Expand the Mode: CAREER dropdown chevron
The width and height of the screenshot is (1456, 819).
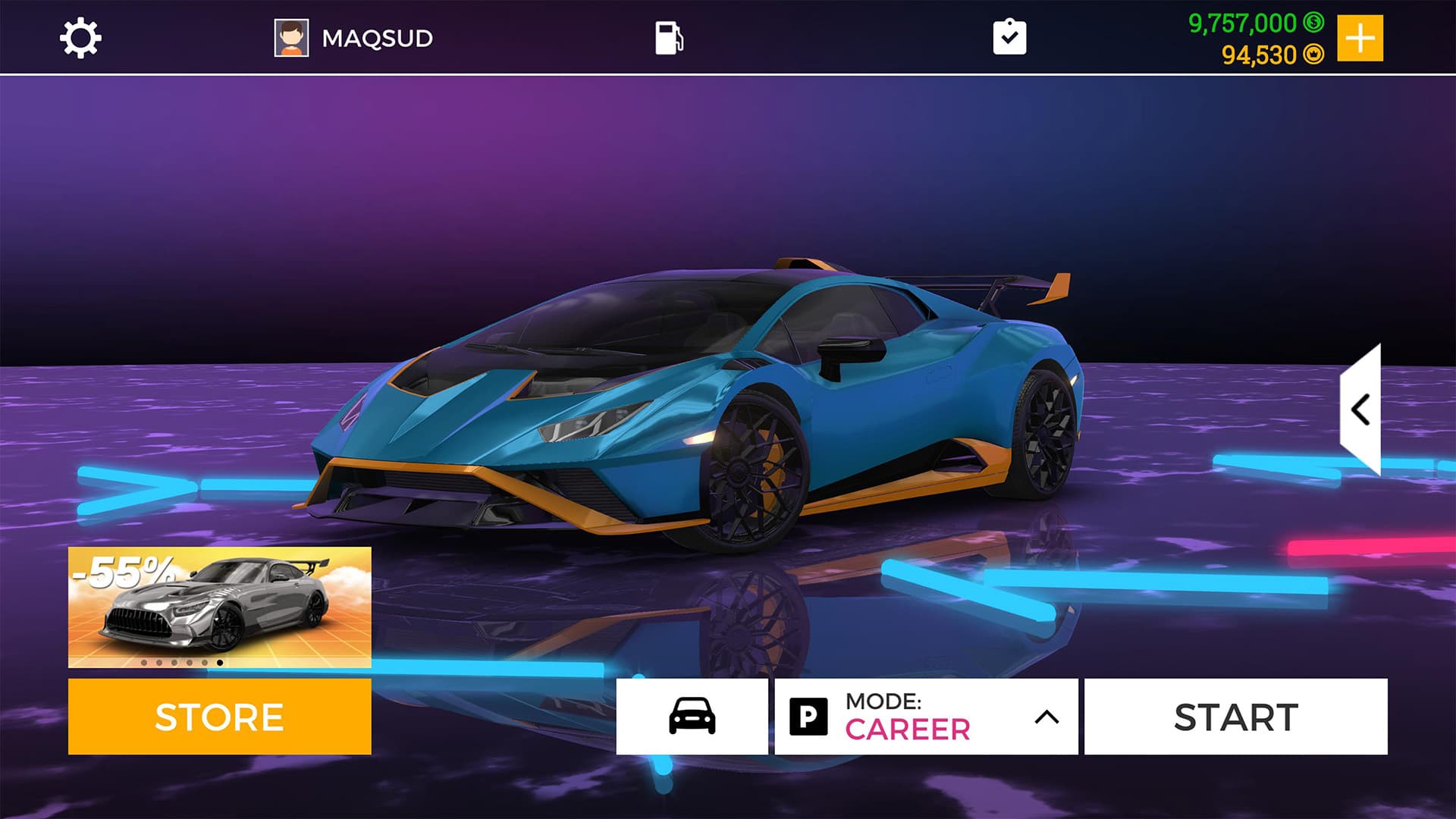coord(1046,716)
